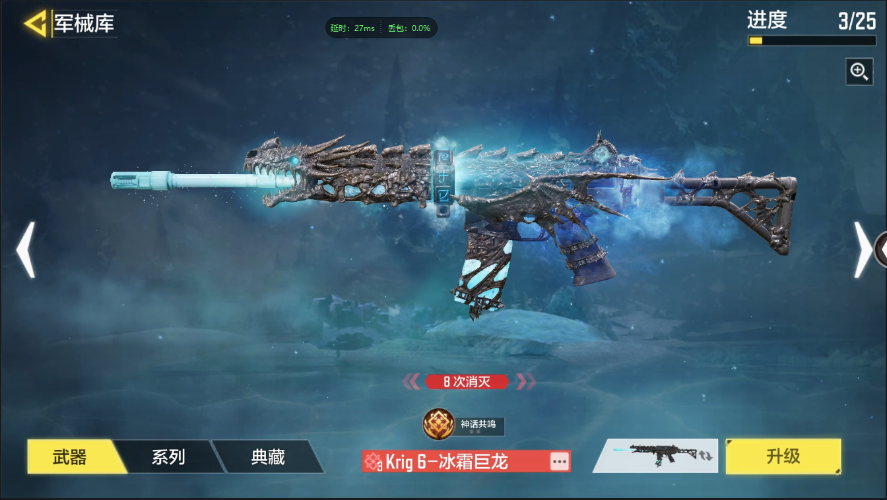Image resolution: width=887 pixels, height=500 pixels.
Task: Toggle the weapon skin swap thumbnail
Action: [656, 456]
